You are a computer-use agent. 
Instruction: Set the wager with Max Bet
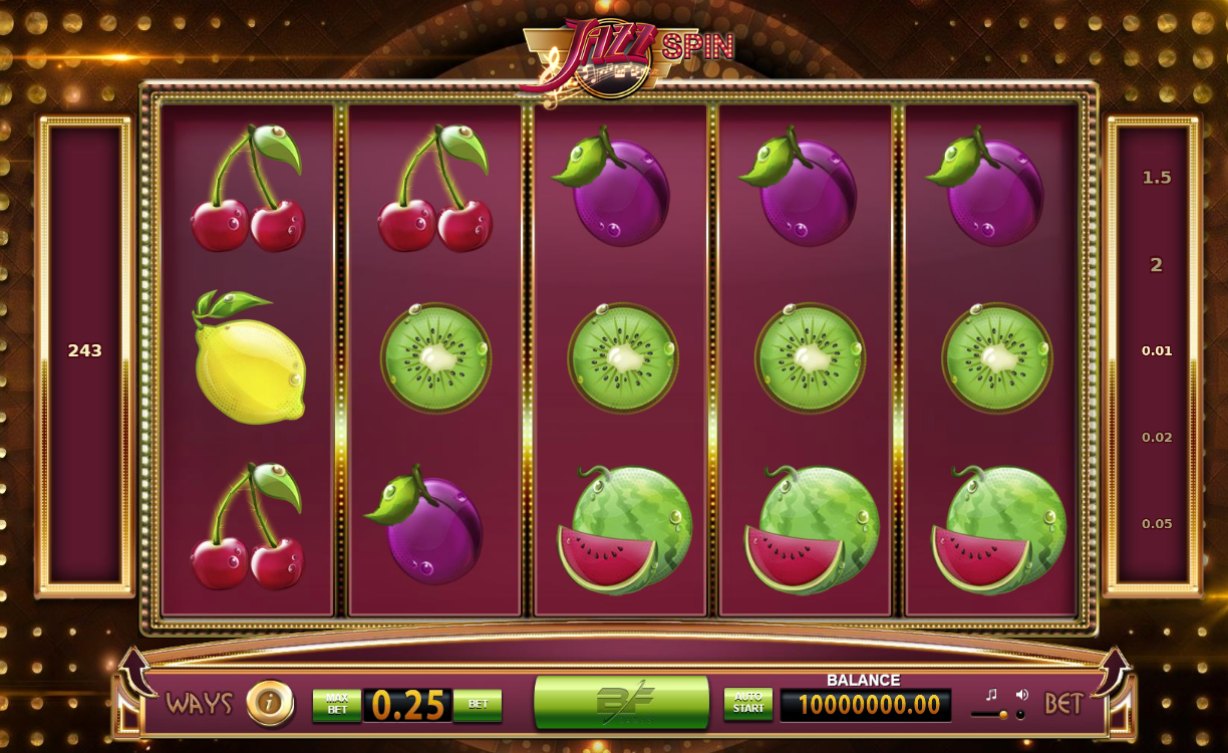pos(336,704)
